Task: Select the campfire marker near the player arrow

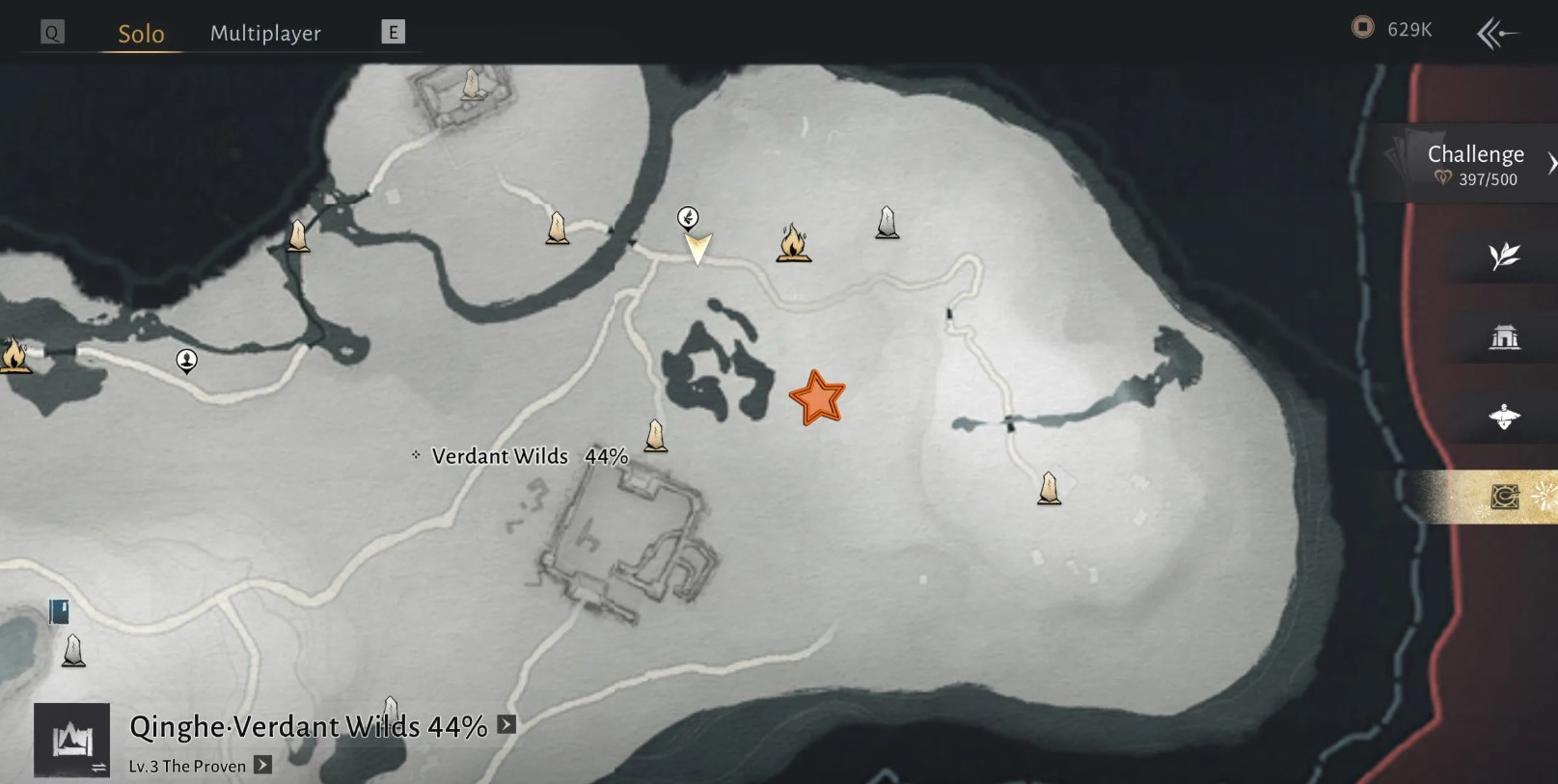Action: tap(792, 243)
